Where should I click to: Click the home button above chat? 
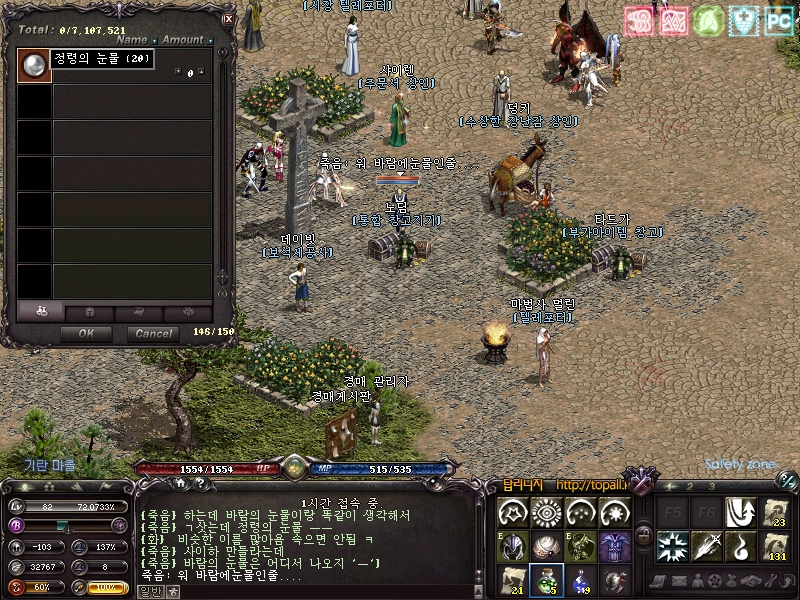click(181, 483)
